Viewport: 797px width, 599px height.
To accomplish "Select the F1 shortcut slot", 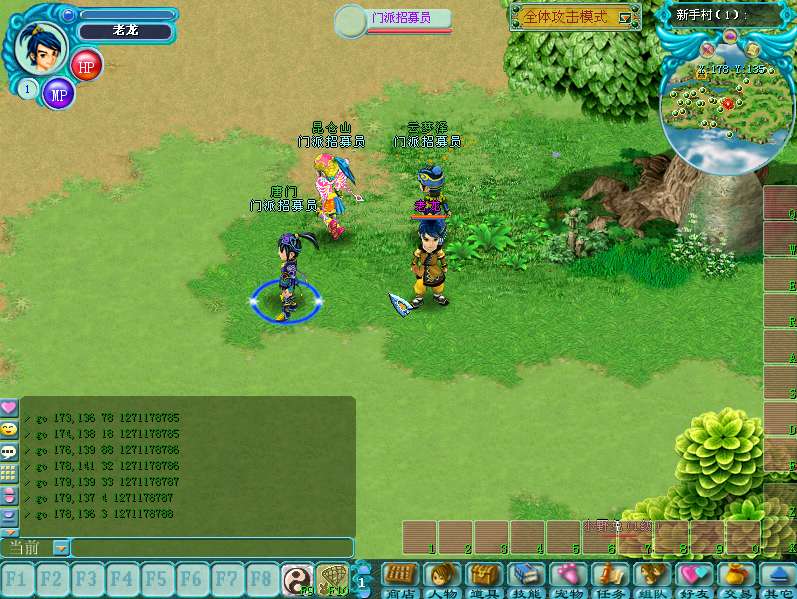I will pyautogui.click(x=16, y=578).
